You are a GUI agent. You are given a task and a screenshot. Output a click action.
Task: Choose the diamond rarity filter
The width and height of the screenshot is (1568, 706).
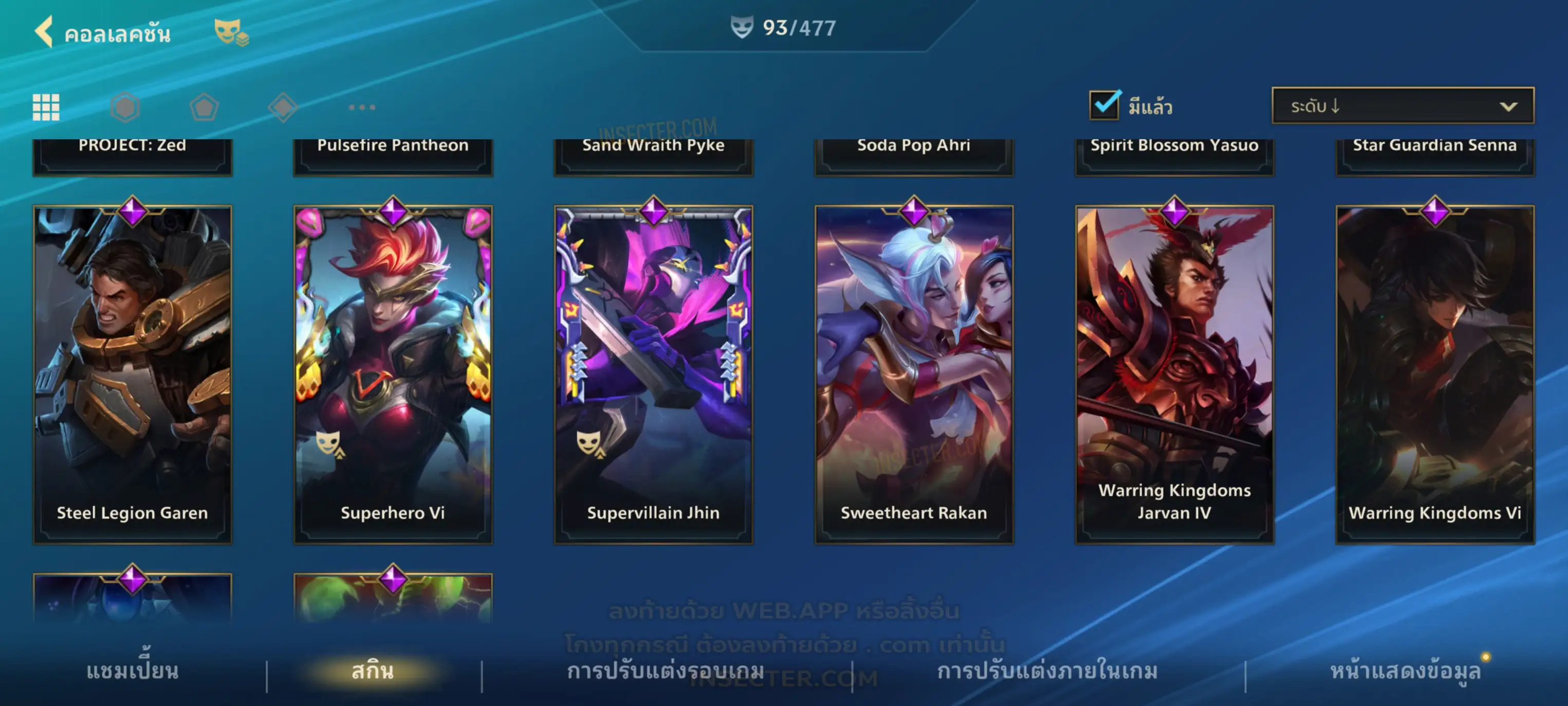click(x=283, y=107)
